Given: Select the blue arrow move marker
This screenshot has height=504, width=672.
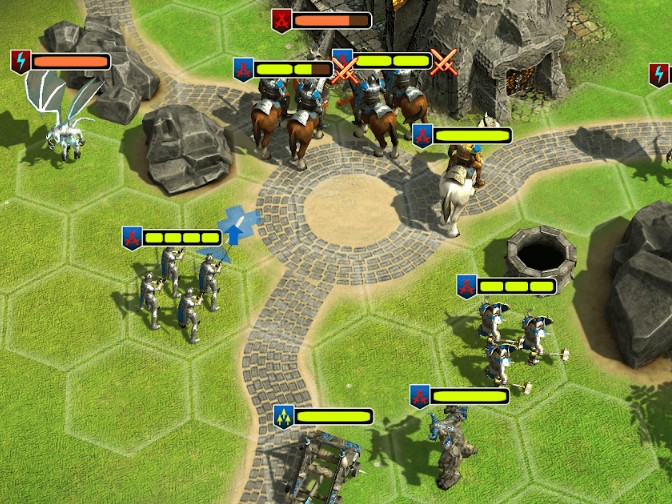Looking at the screenshot, I should pos(238,223).
